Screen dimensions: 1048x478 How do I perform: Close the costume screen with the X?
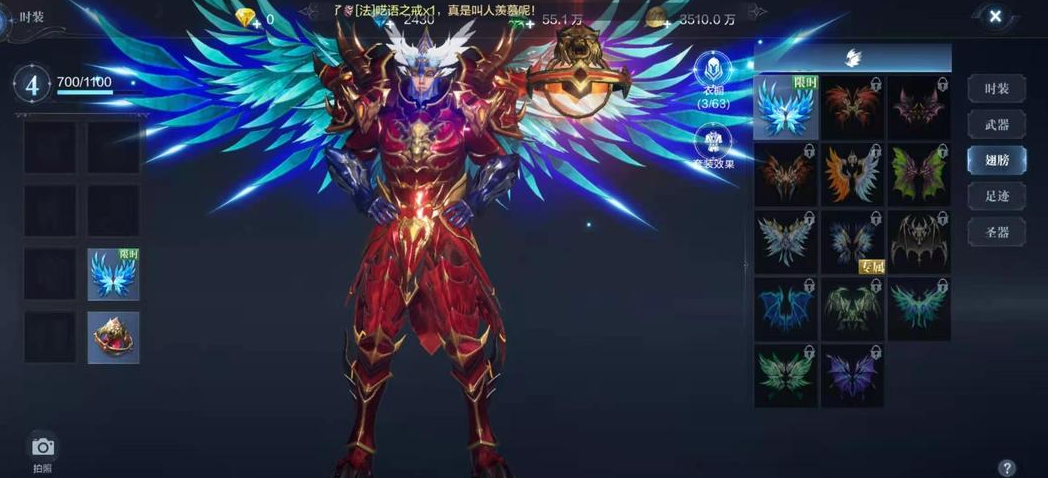(x=995, y=16)
